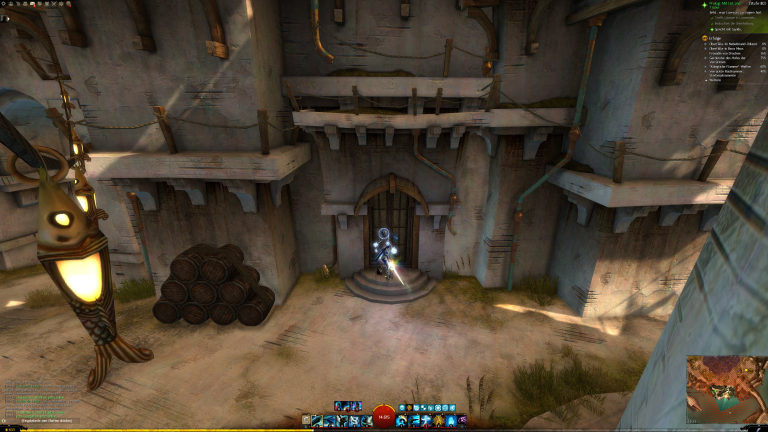Activate the healing skill beside the health orb

tap(402, 421)
